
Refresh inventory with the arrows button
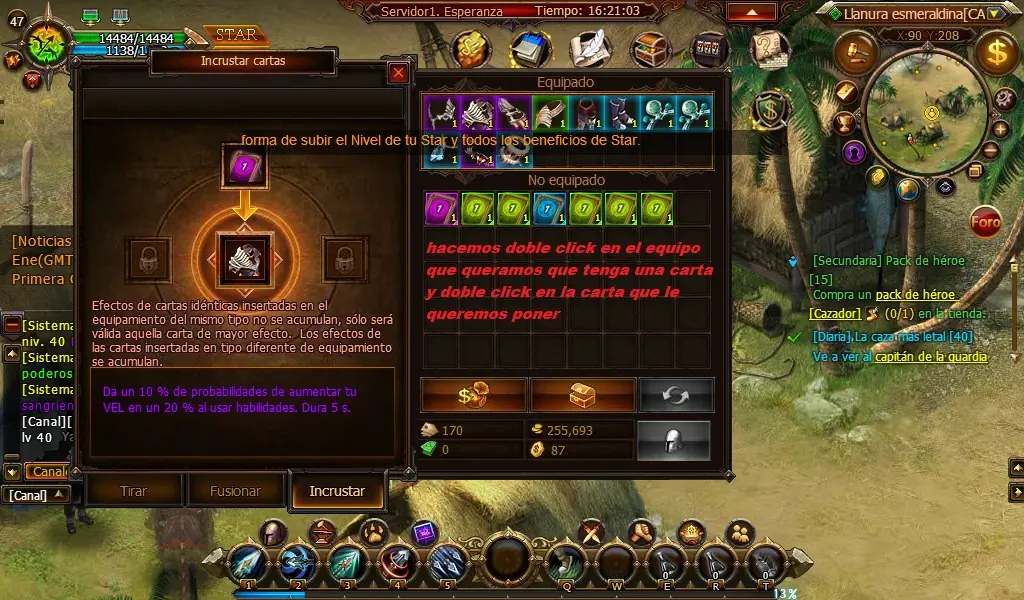click(x=676, y=395)
